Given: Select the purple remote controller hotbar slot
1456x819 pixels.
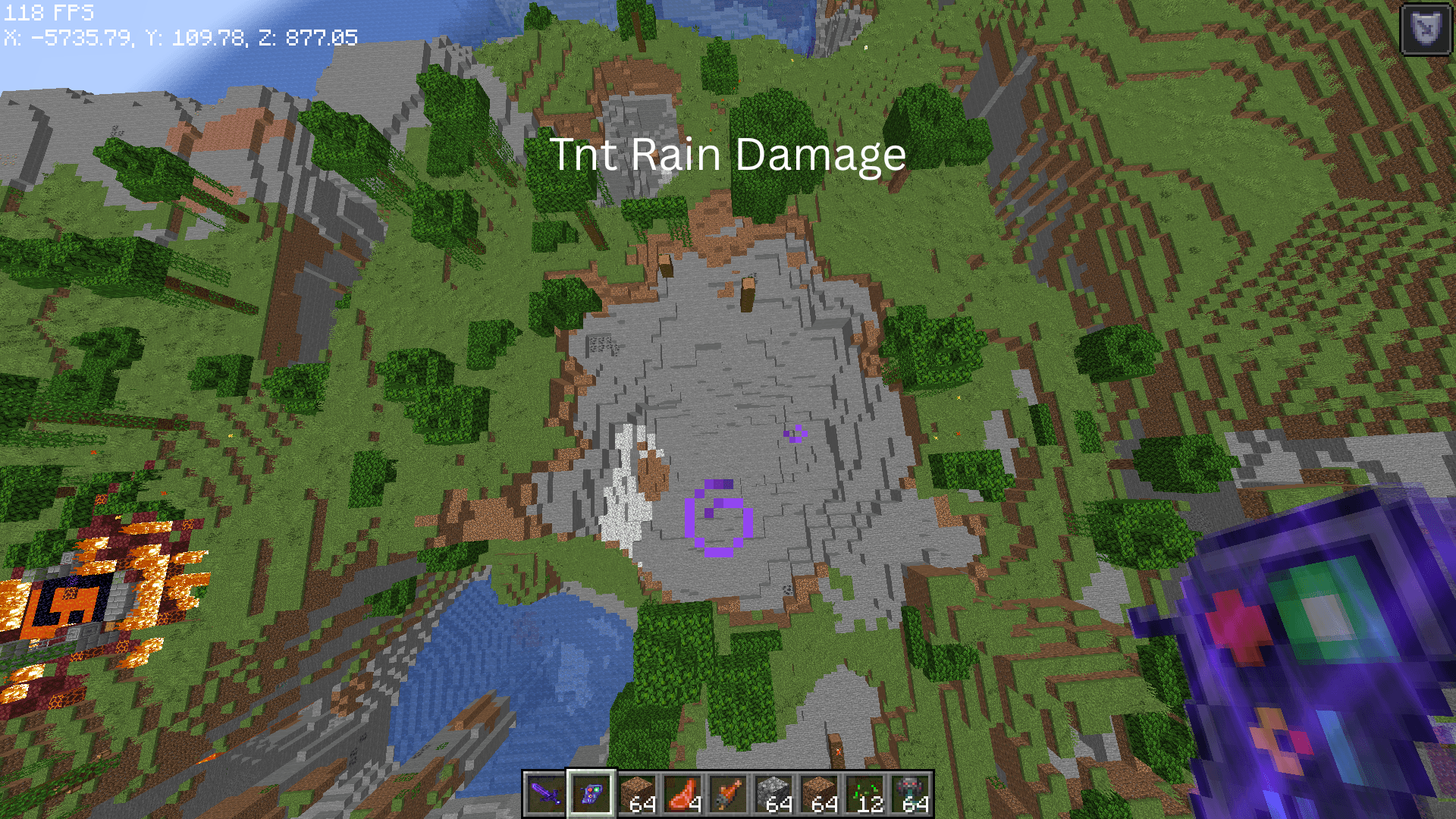Looking at the screenshot, I should (x=591, y=794).
